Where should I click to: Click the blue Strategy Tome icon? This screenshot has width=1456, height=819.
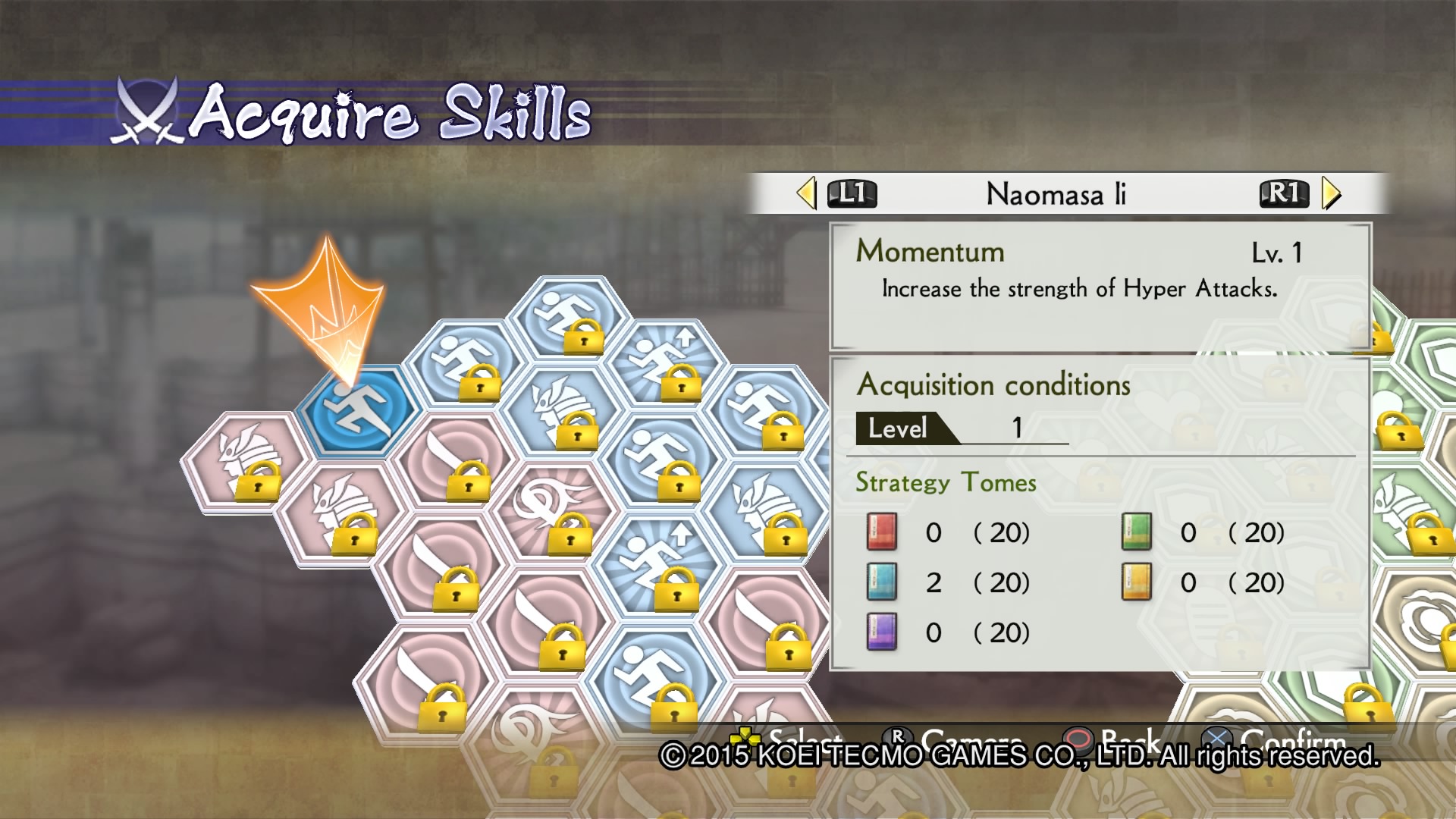click(x=882, y=582)
